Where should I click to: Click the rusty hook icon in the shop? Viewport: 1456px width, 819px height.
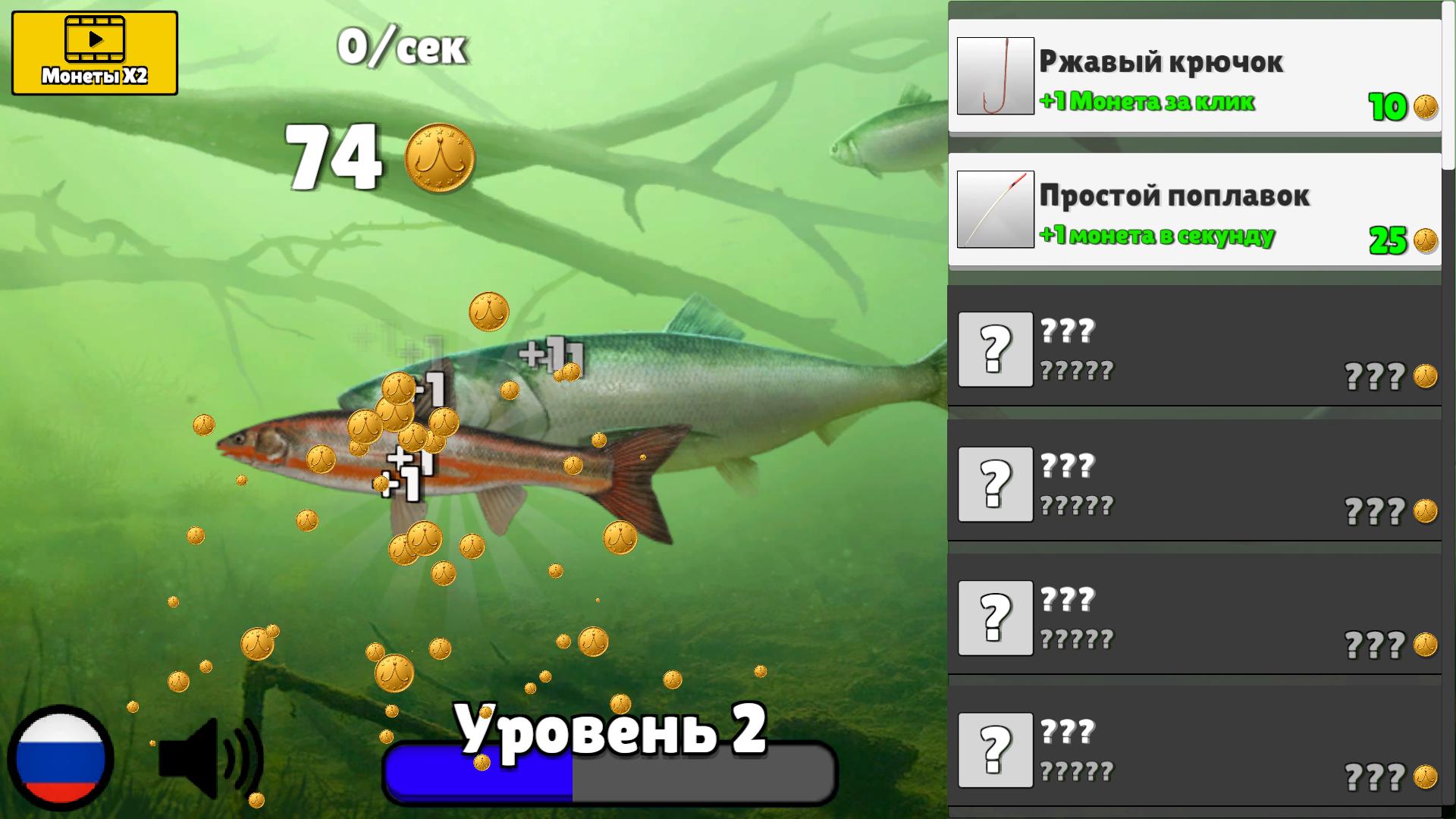pos(996,75)
